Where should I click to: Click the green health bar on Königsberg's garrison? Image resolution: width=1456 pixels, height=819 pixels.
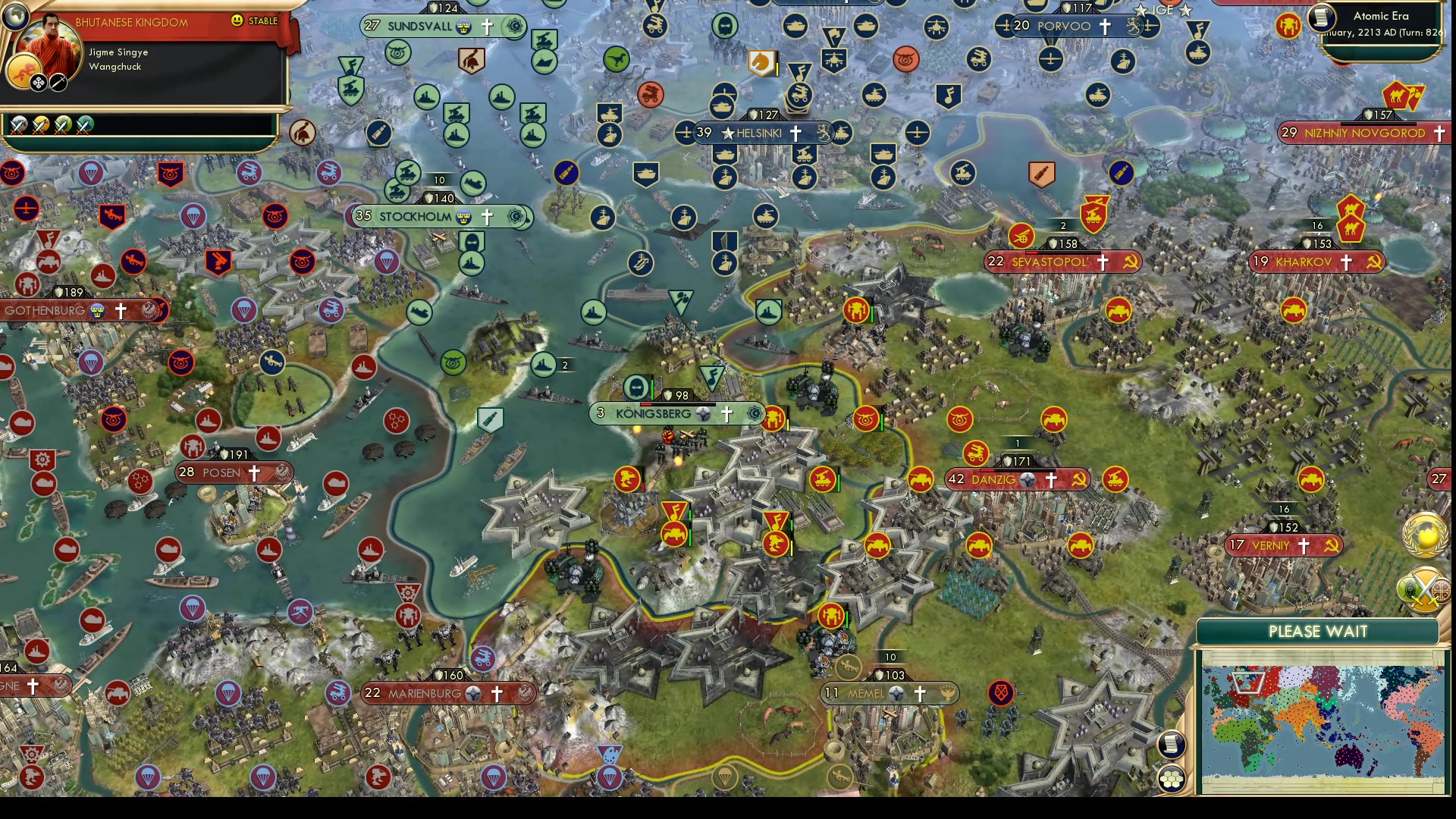click(651, 390)
